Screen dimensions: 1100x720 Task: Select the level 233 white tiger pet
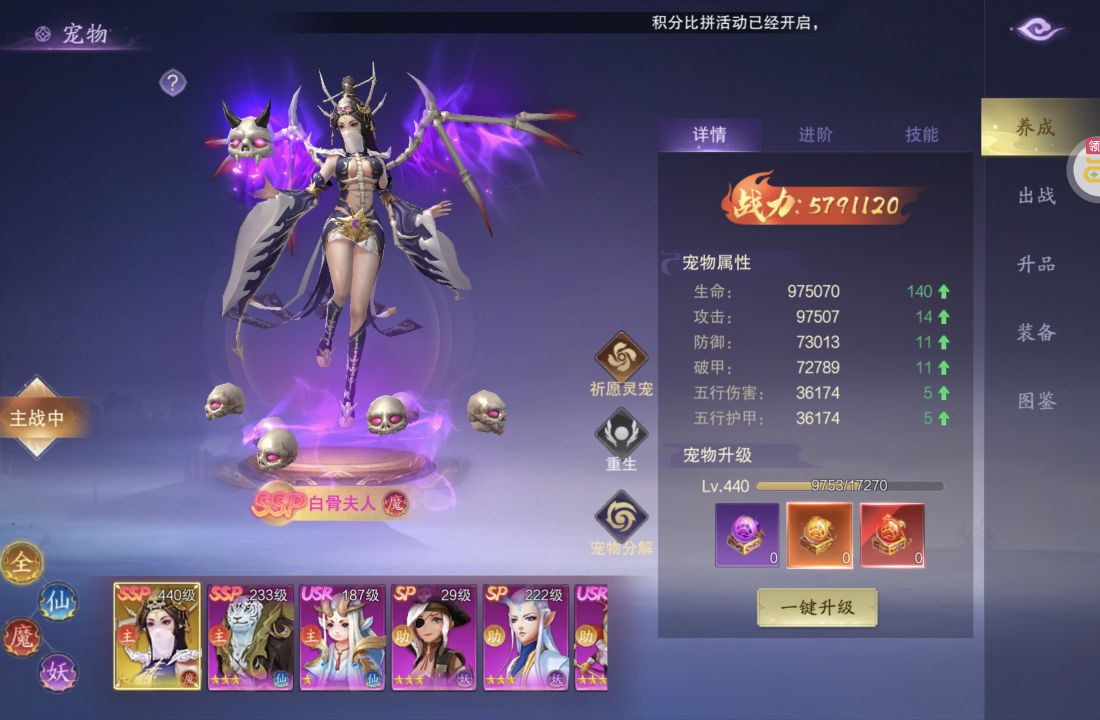click(x=248, y=637)
